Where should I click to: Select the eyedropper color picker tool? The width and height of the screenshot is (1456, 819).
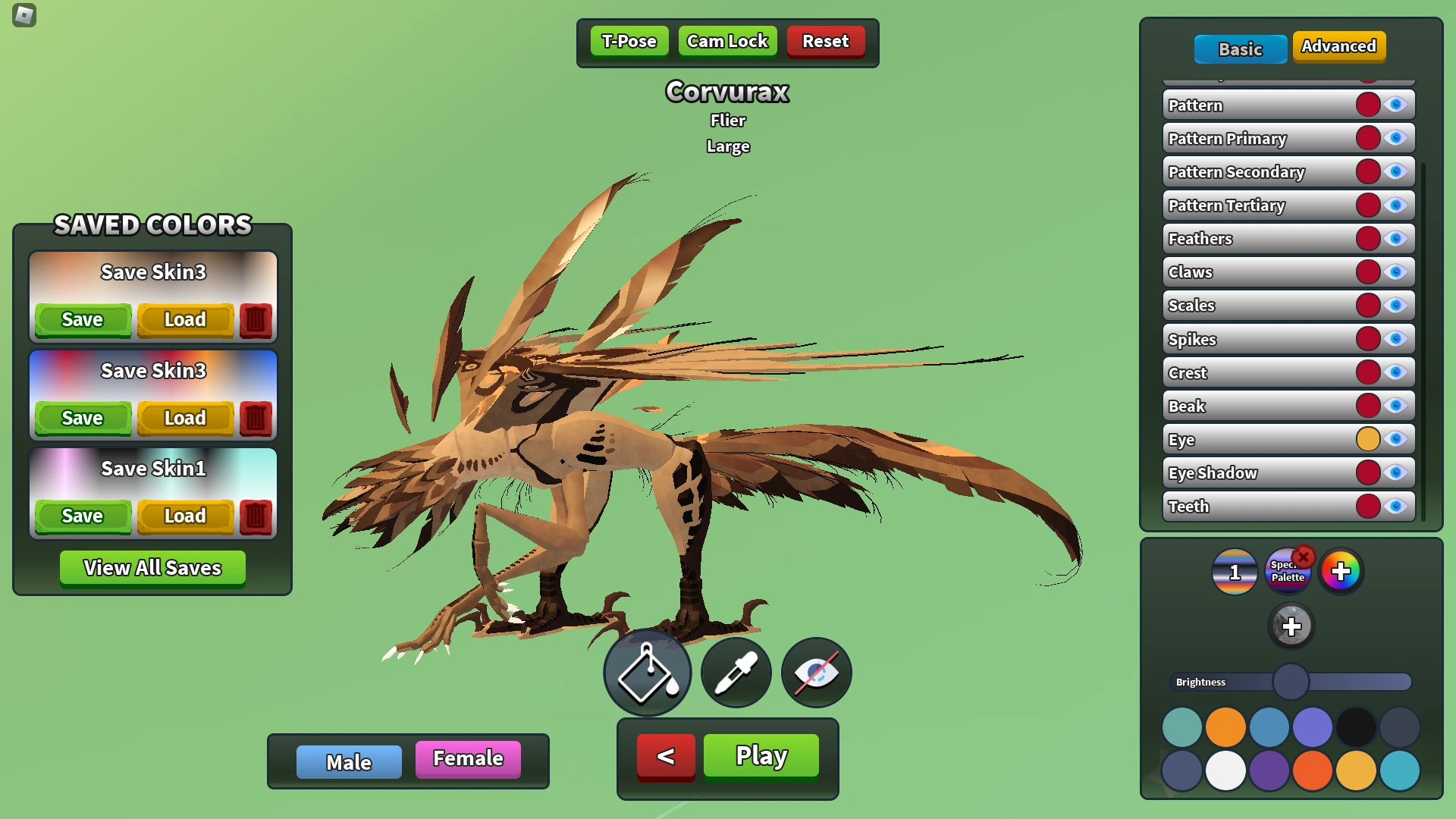[x=735, y=673]
